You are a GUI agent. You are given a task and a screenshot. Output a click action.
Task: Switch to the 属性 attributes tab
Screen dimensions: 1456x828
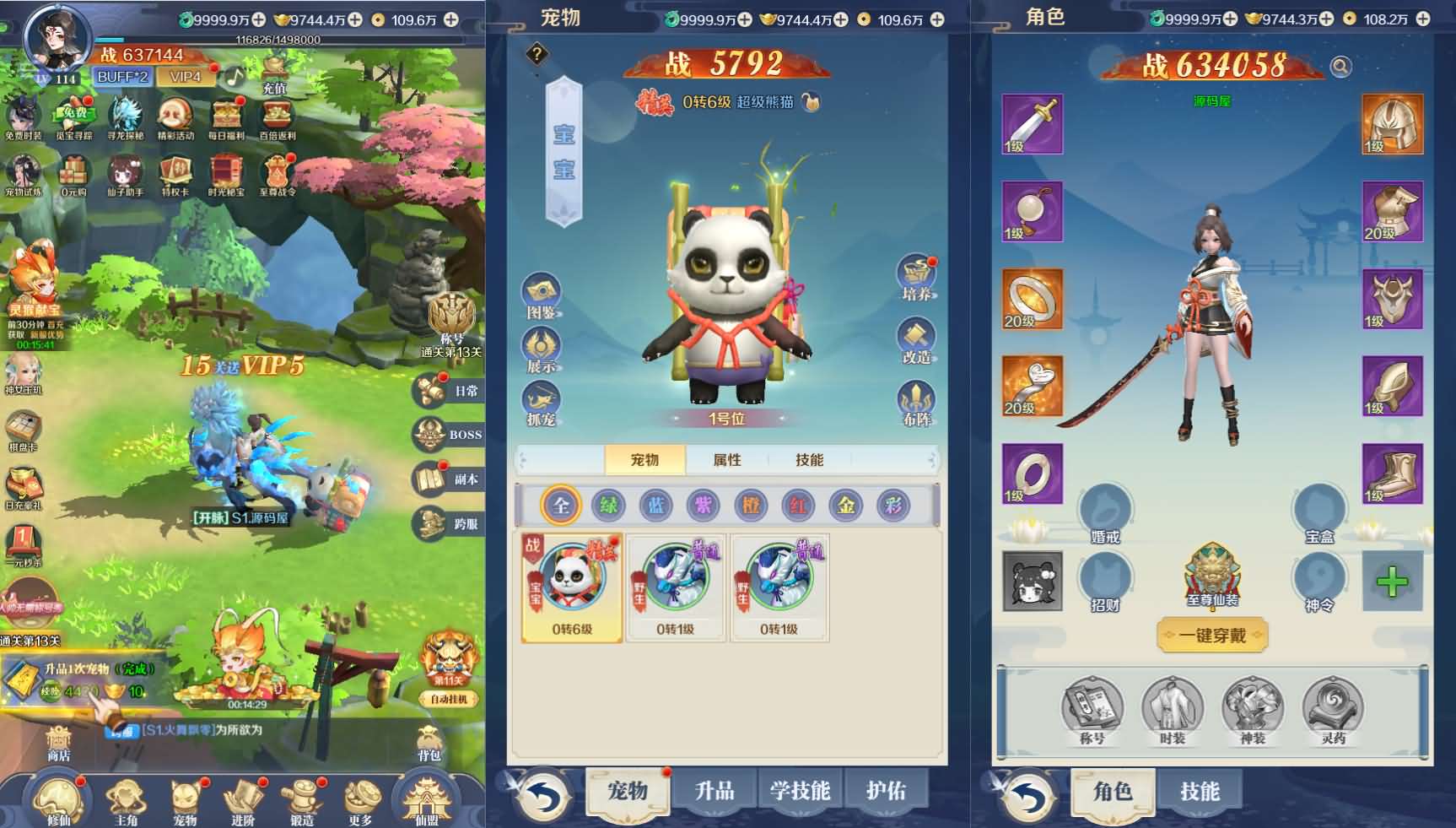point(727,460)
